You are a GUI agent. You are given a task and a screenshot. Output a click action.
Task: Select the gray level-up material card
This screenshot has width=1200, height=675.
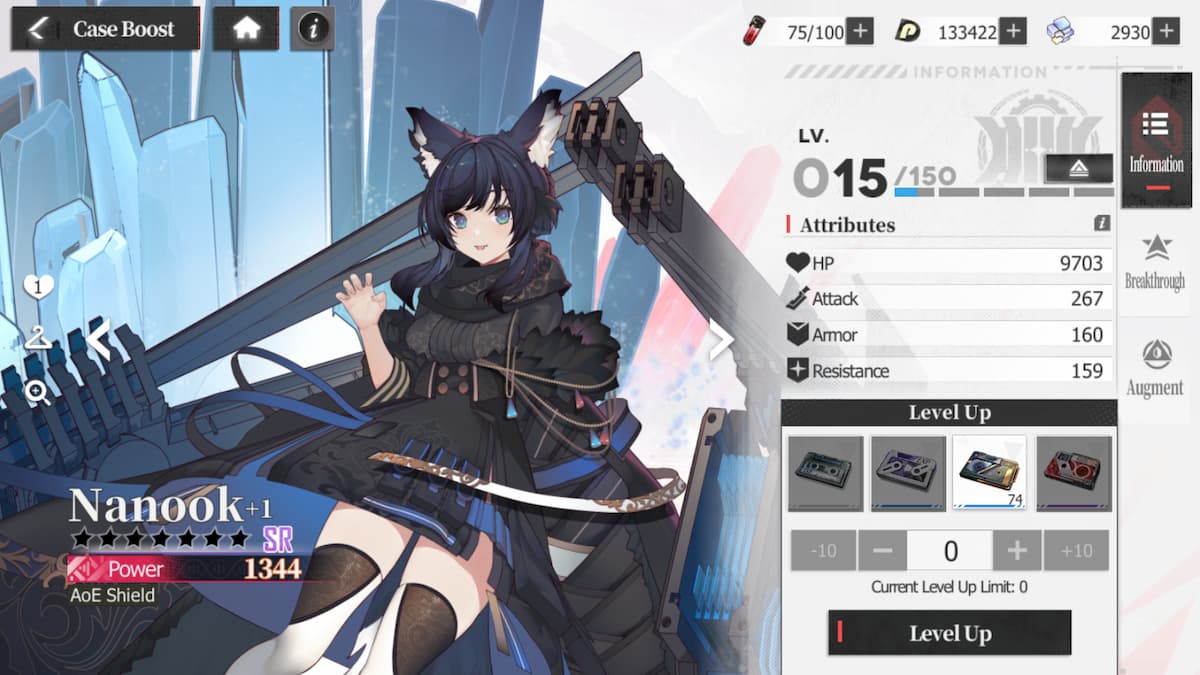tap(825, 473)
